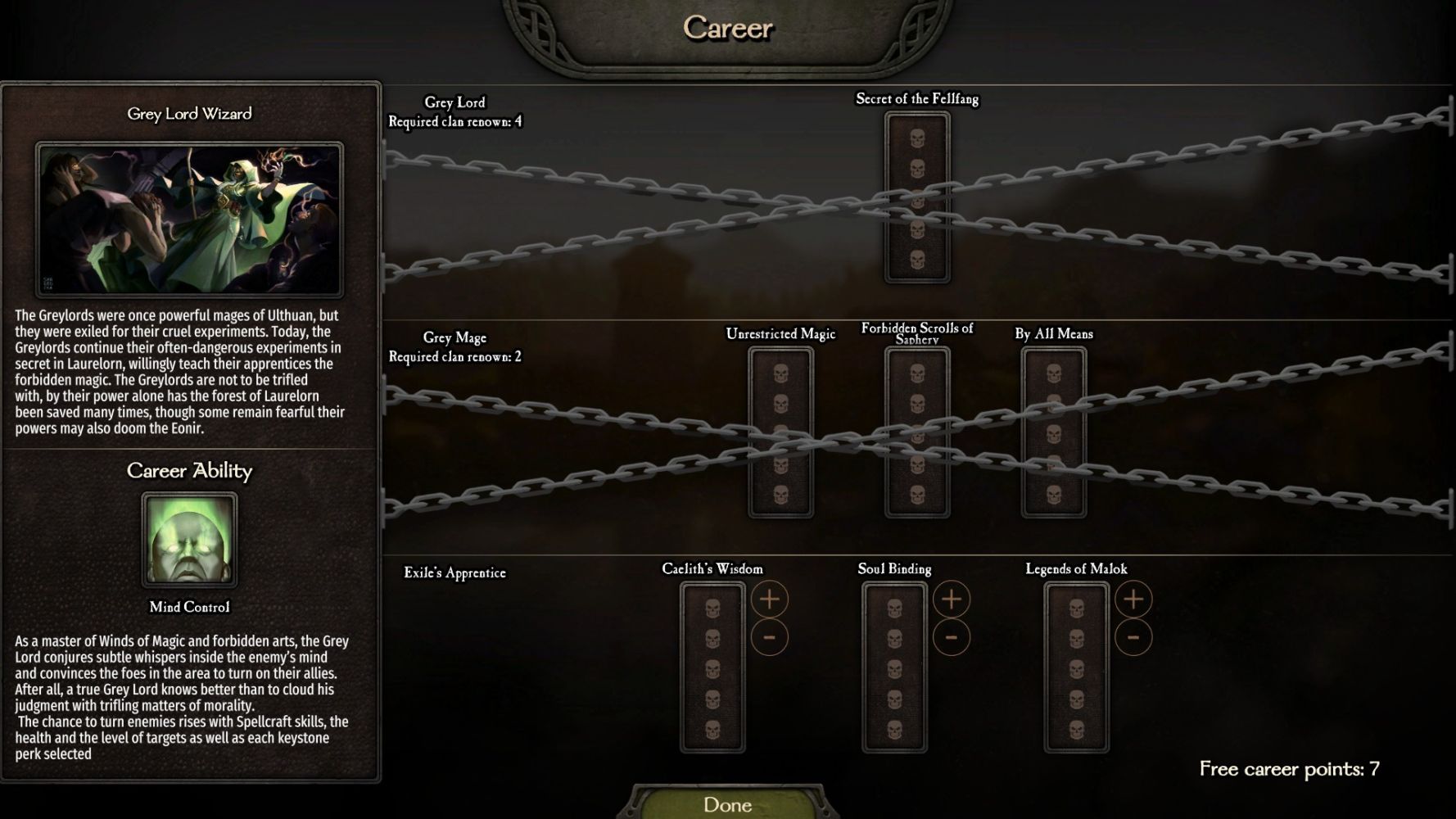Add a point to Legends of Malok
This screenshot has height=819, width=1456.
[x=1133, y=600]
